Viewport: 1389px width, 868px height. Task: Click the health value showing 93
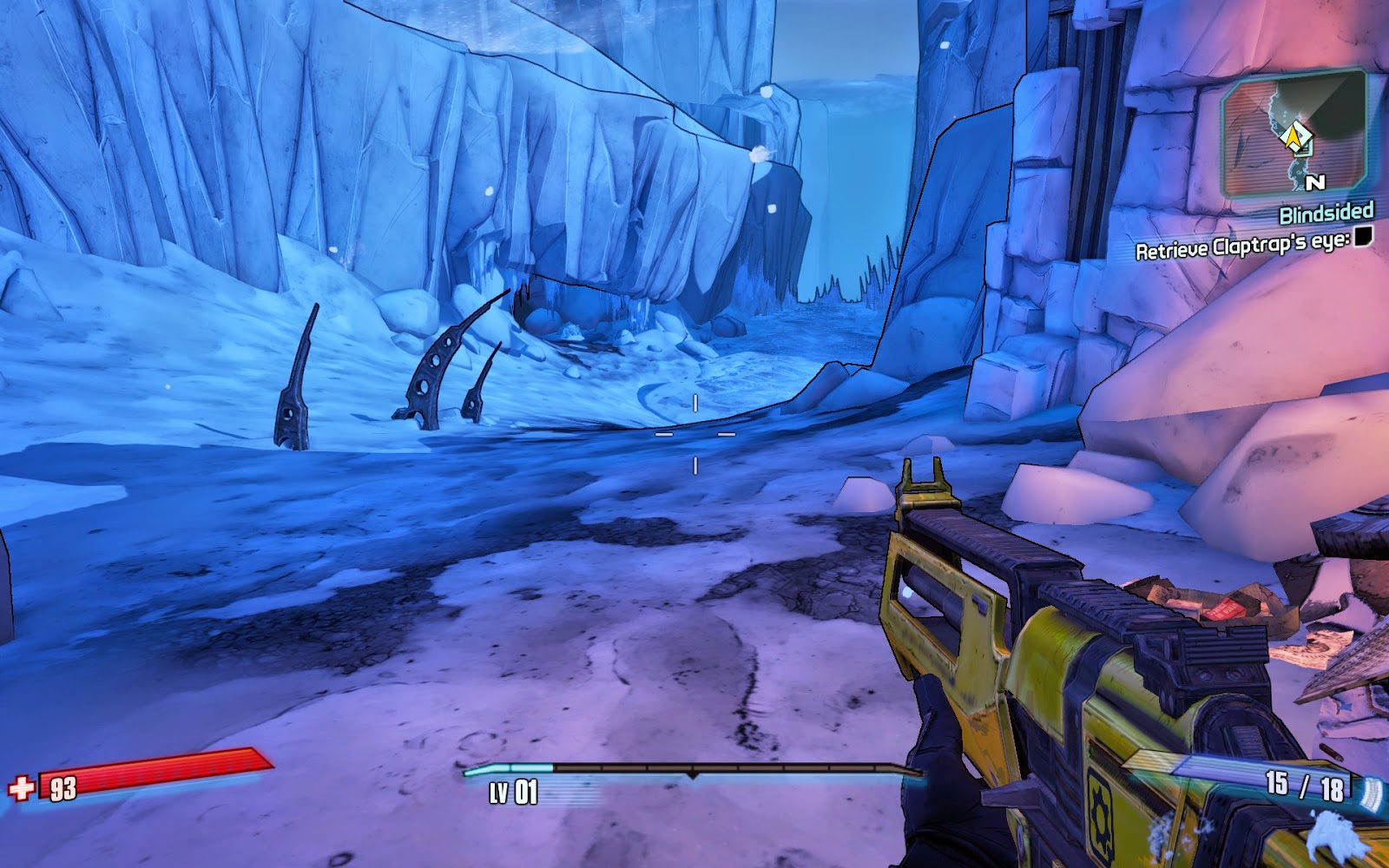63,790
